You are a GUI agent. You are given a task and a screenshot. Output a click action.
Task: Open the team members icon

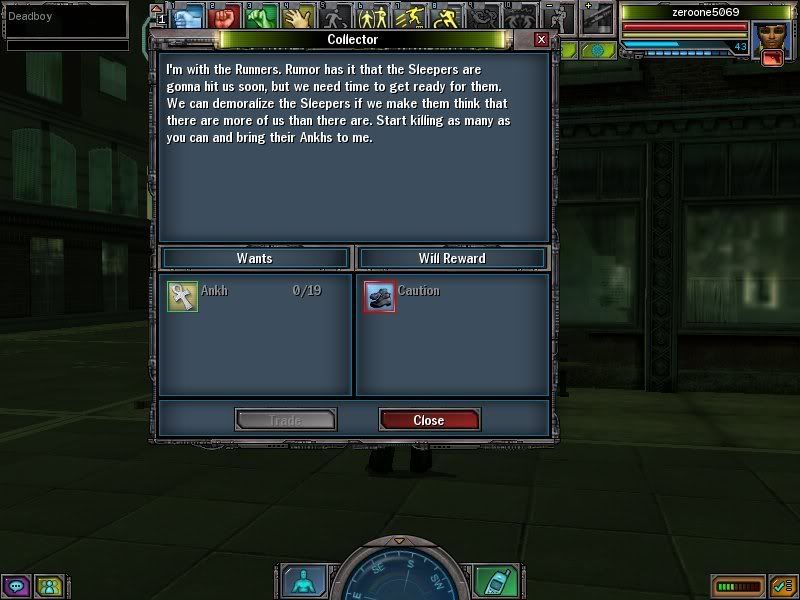point(48,585)
